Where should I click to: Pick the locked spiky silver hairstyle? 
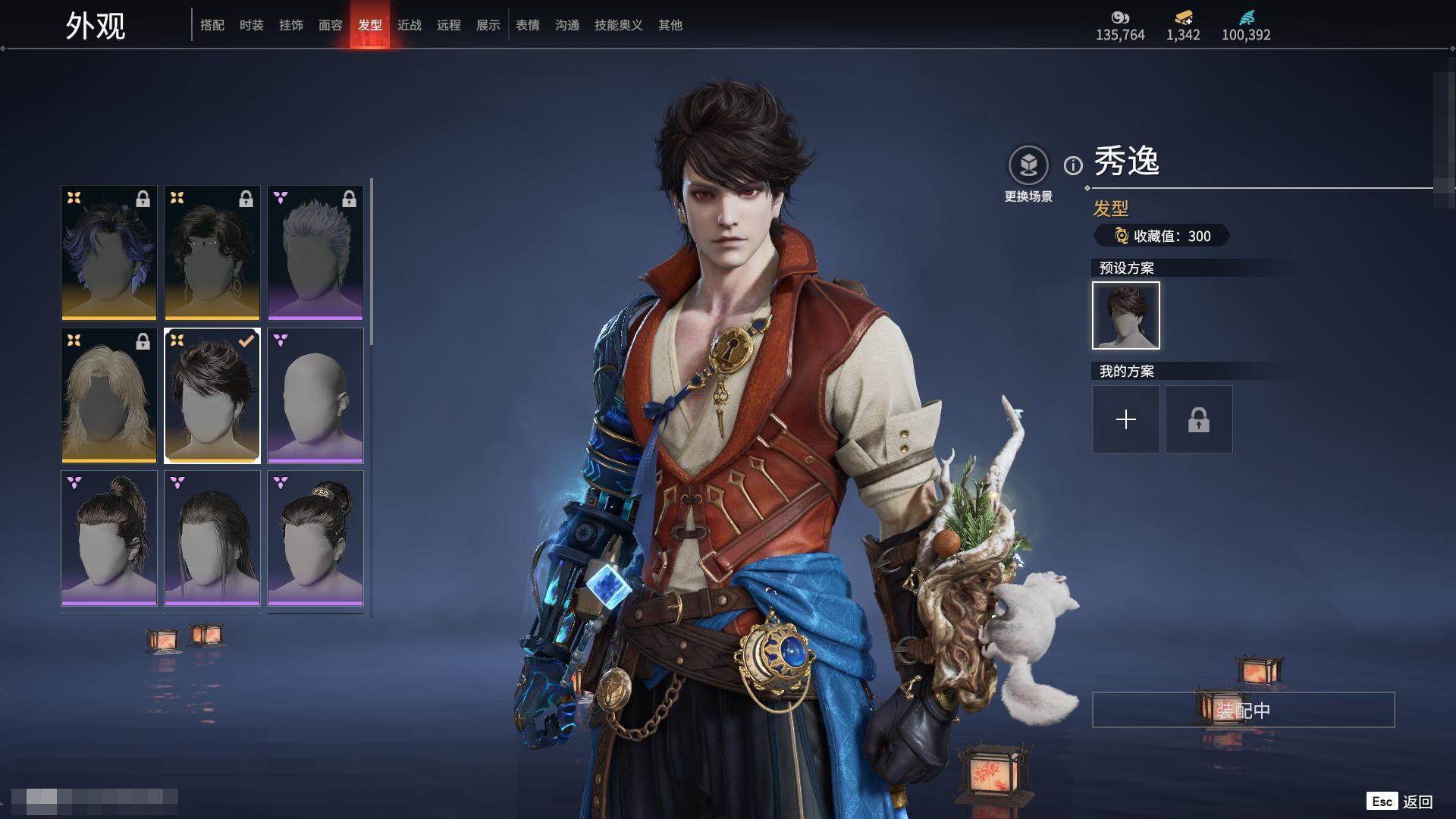(x=315, y=253)
